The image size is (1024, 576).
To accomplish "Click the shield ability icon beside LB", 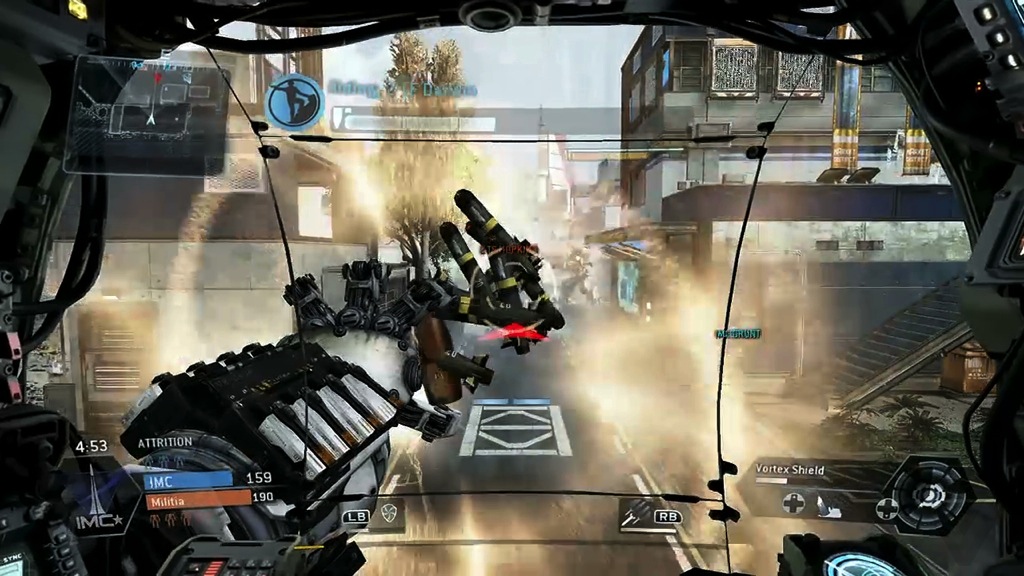I will tap(390, 515).
